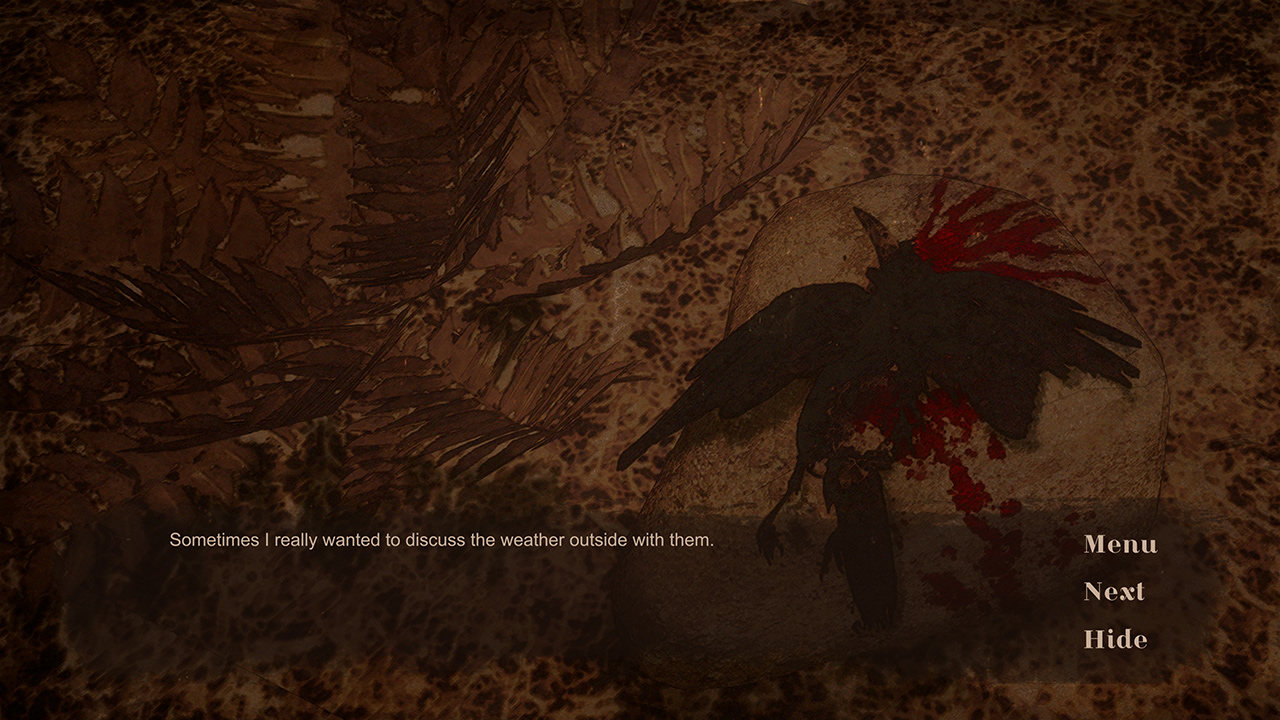Viewport: 1280px width, 720px height.
Task: Click inside the dialogue box
Action: pos(500,580)
